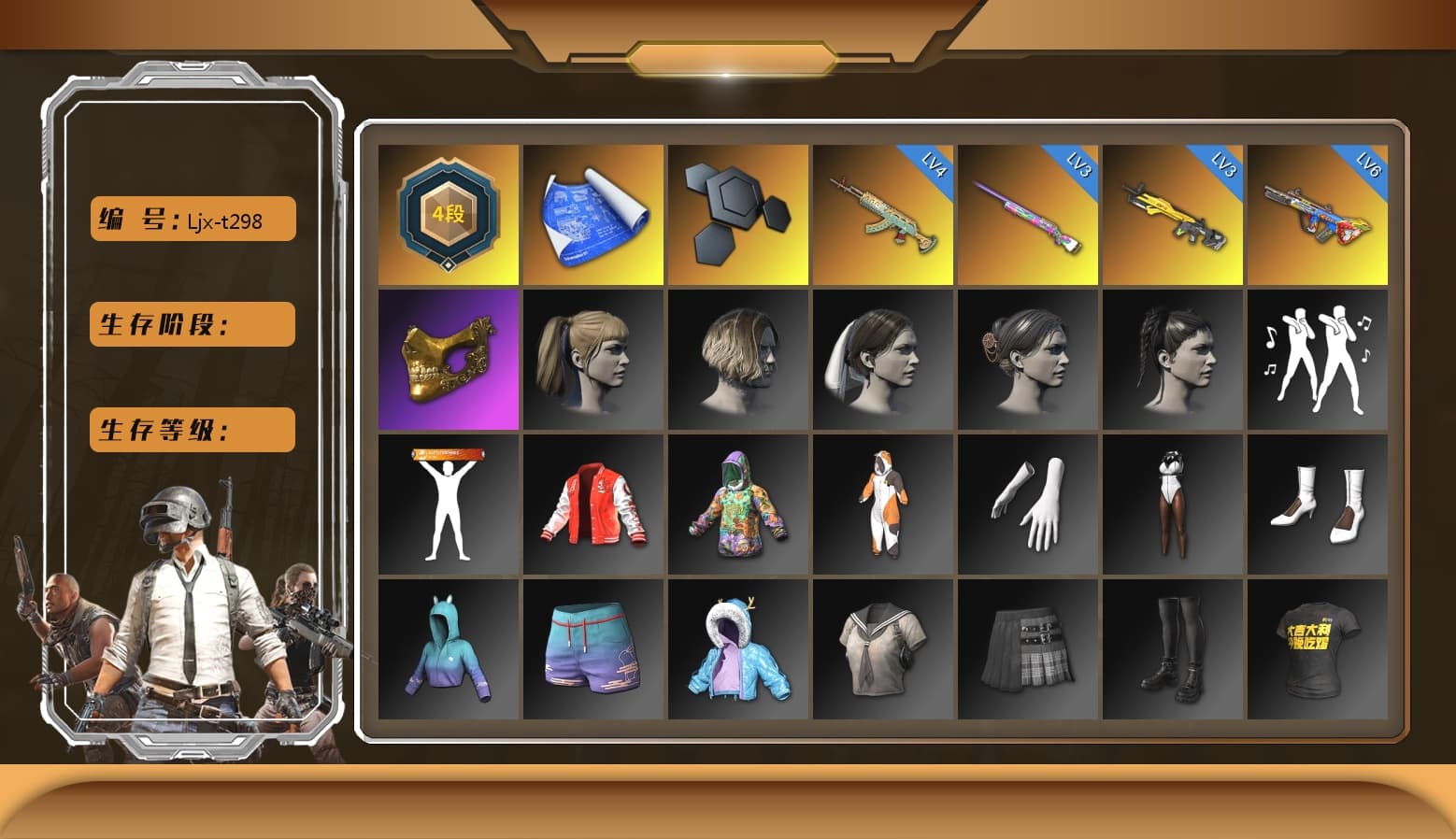Select the black hexagon material item
The height and width of the screenshot is (839, 1456).
click(737, 213)
